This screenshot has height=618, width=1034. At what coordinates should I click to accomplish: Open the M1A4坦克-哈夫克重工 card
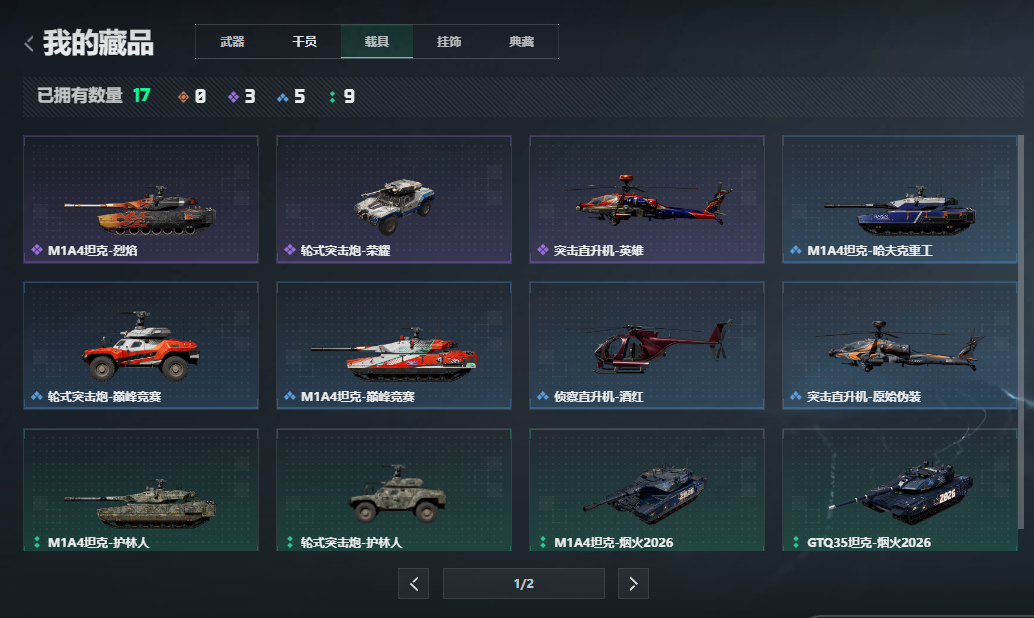900,199
